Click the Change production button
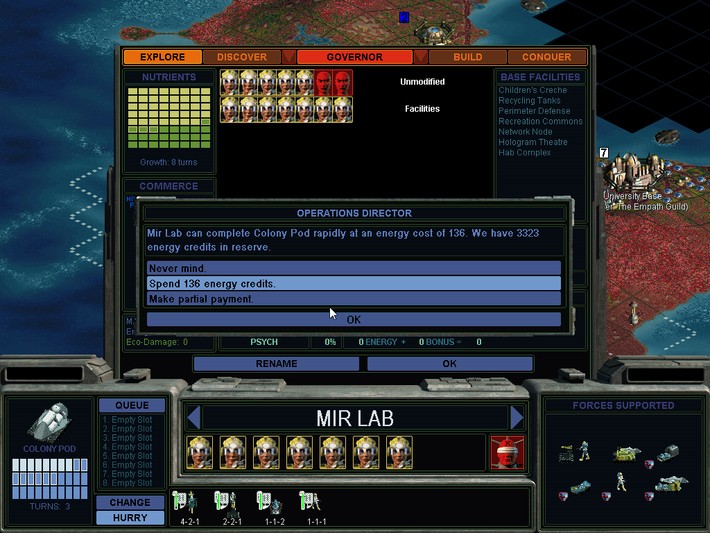The image size is (710, 533). coord(130,502)
